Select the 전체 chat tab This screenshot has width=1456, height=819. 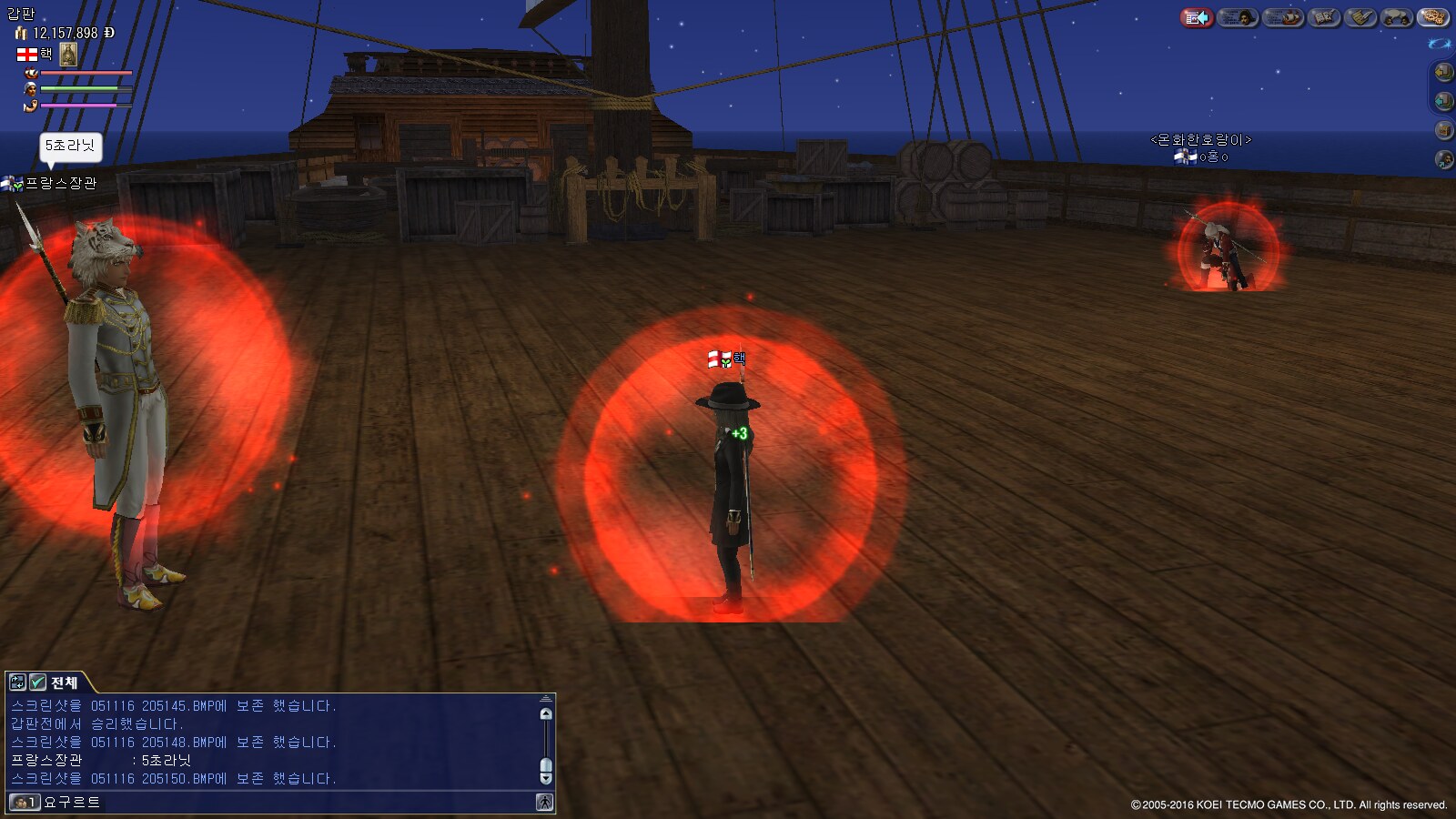[64, 682]
